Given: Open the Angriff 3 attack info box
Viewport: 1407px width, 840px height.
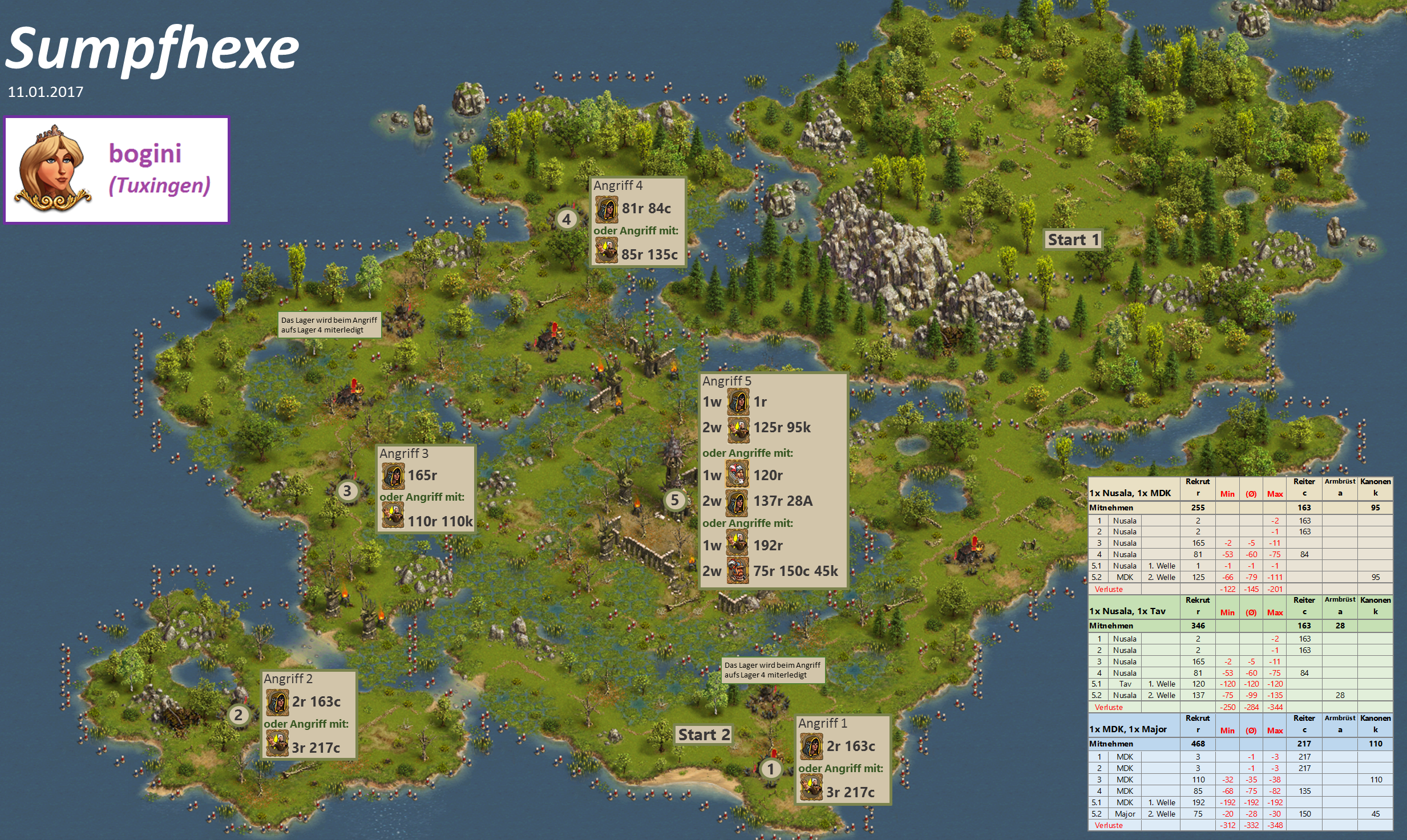Looking at the screenshot, I should (426, 489).
